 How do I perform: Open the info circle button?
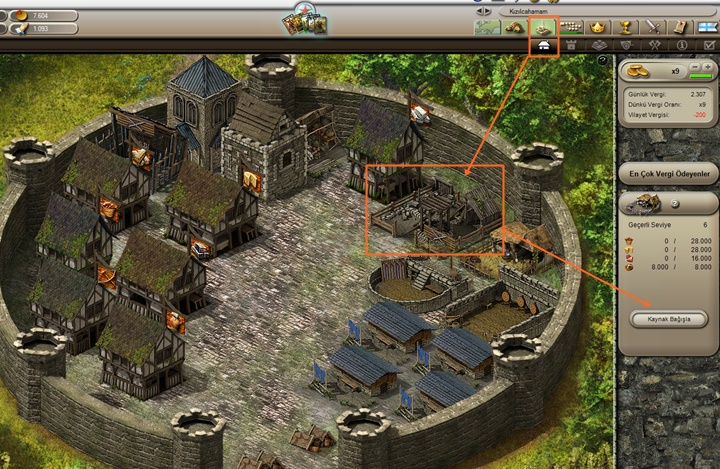(682, 45)
